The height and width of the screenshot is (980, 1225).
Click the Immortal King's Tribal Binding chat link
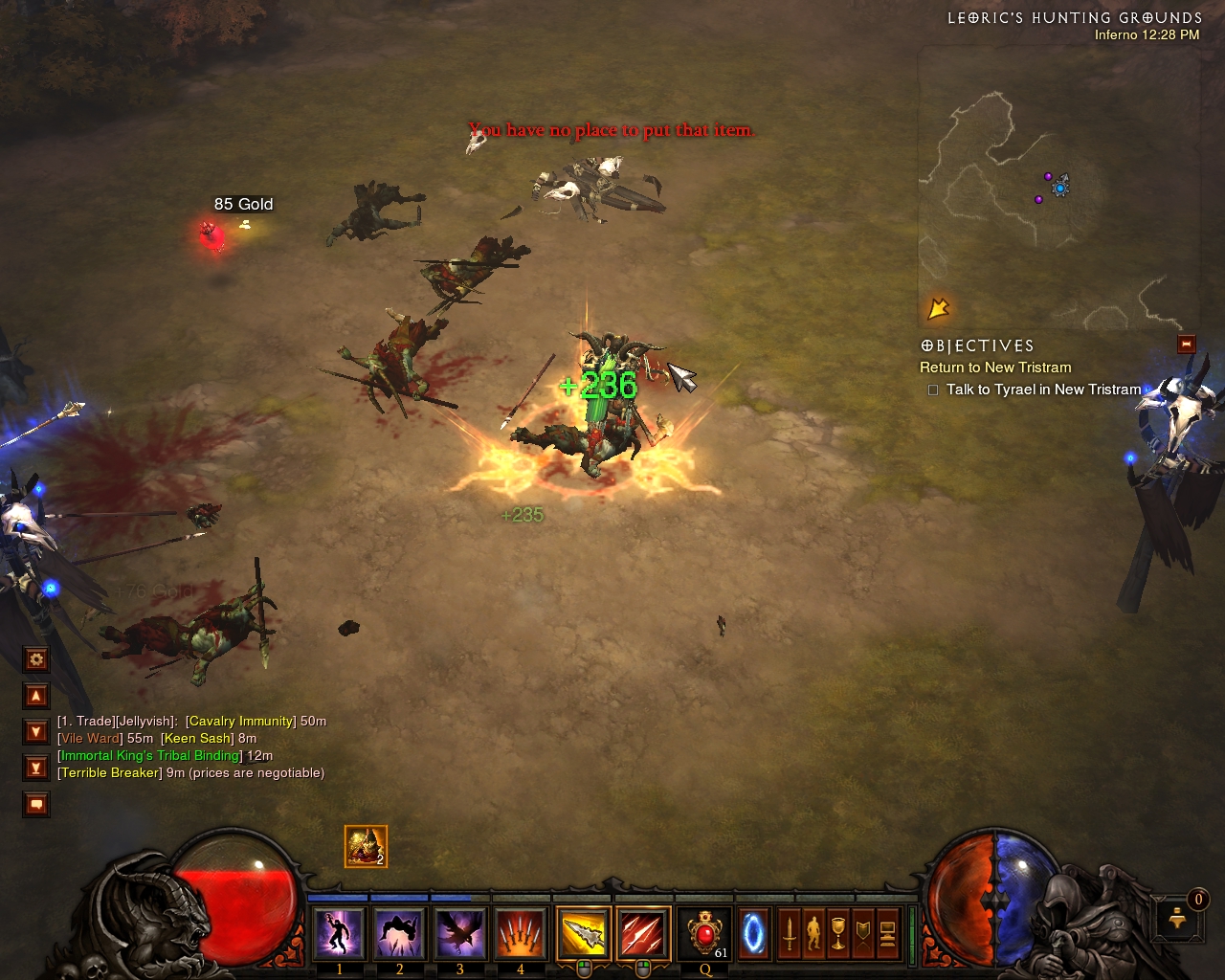[151, 755]
